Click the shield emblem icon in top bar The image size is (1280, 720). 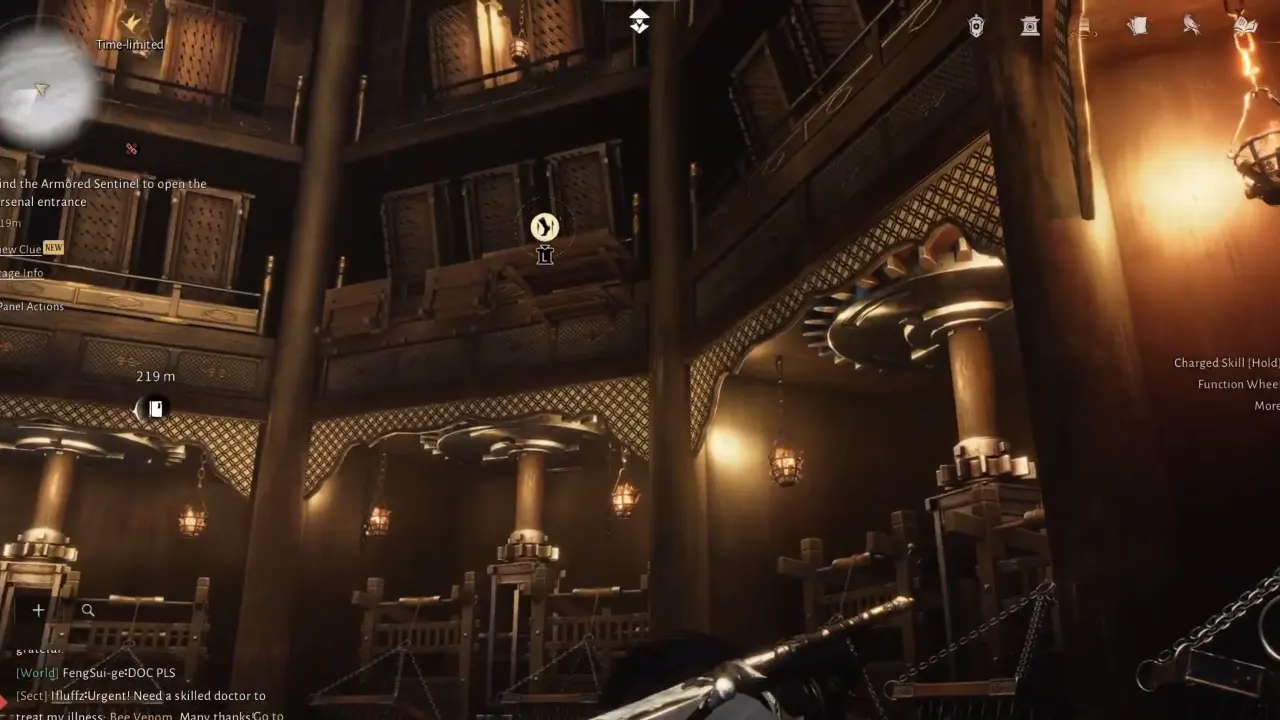click(x=976, y=26)
